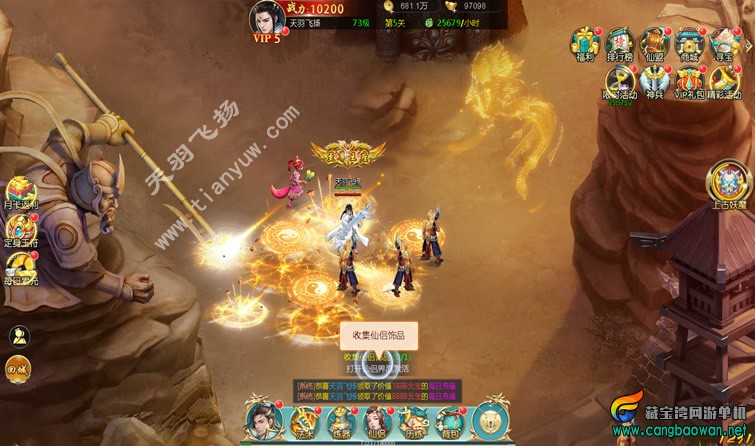The height and width of the screenshot is (446, 755).
Task: Open the 月卡返利 monthly card icon
Action: pyautogui.click(x=20, y=192)
